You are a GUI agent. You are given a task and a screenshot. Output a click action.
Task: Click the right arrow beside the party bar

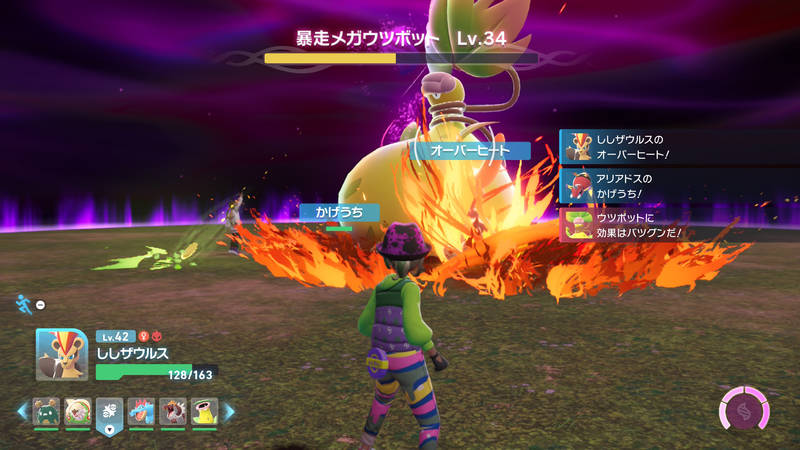tap(229, 411)
